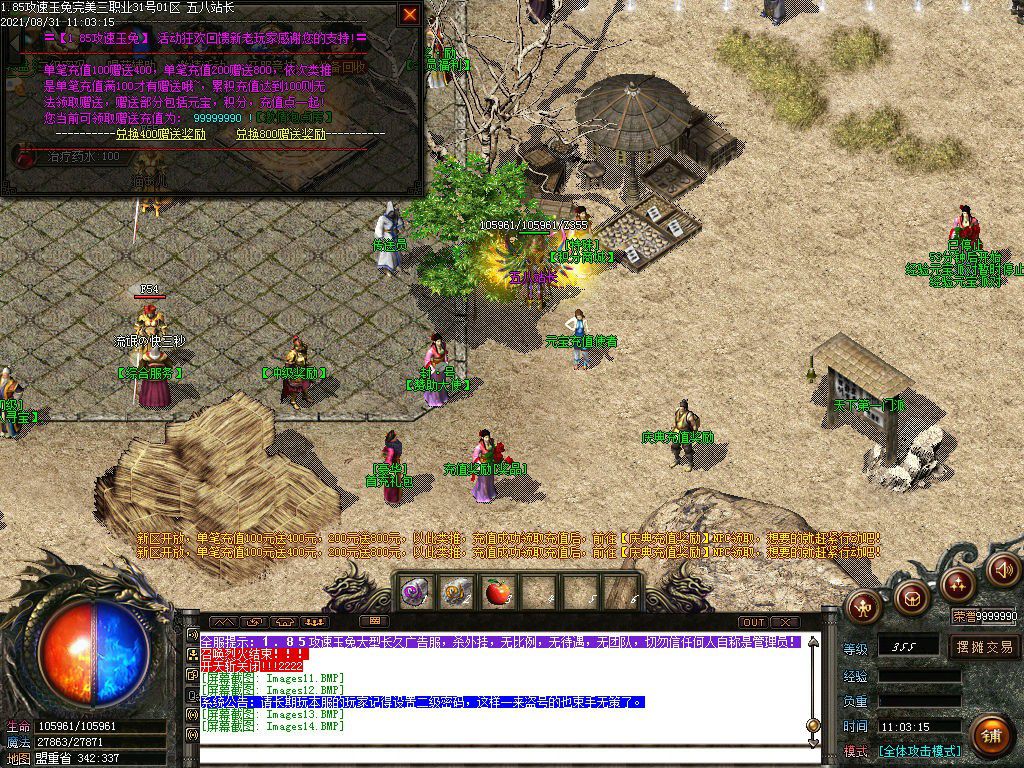Switch the 全体攻击模式 attack mode

[919, 751]
